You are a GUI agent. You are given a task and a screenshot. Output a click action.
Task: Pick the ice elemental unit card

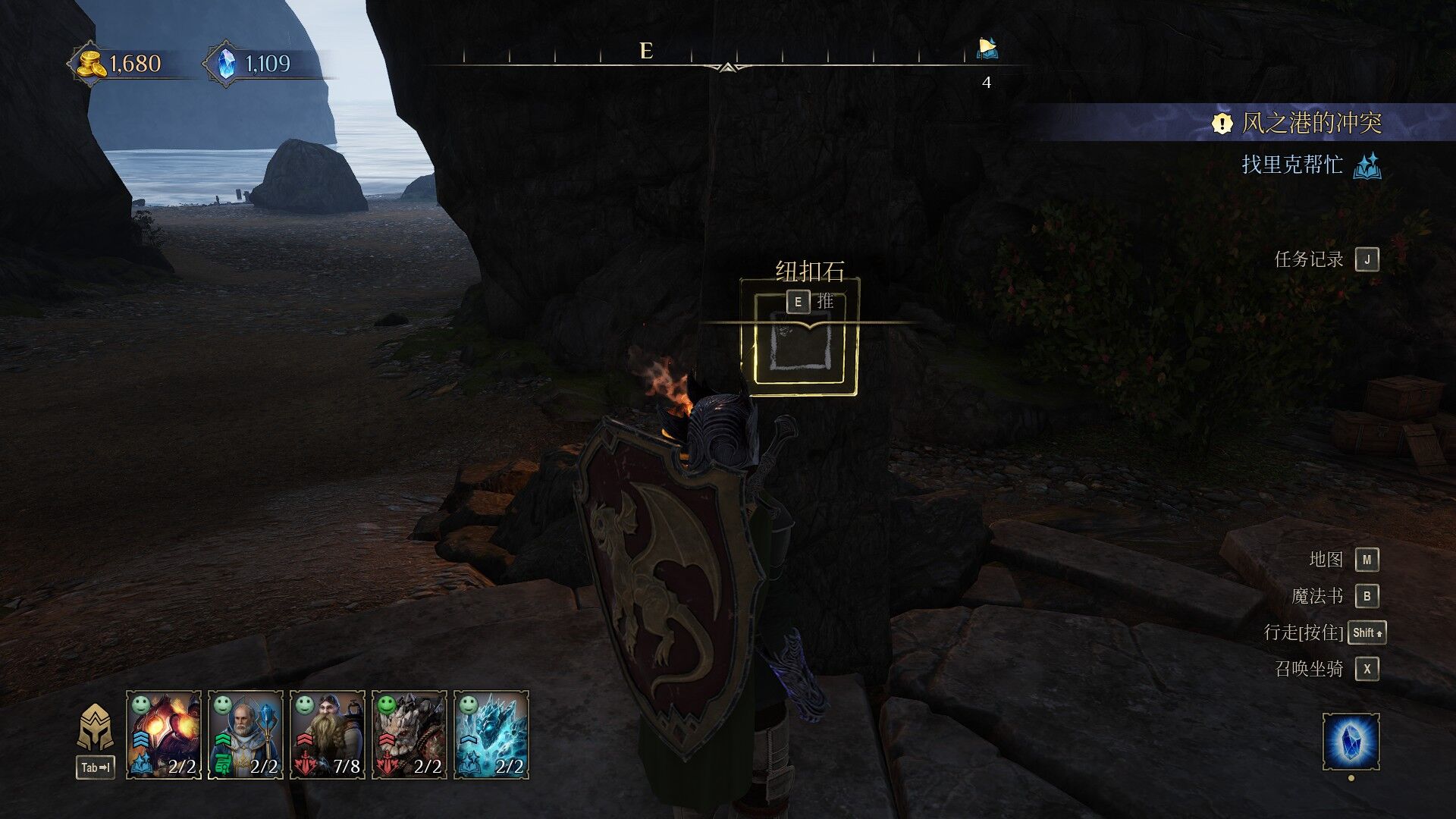pos(491,734)
